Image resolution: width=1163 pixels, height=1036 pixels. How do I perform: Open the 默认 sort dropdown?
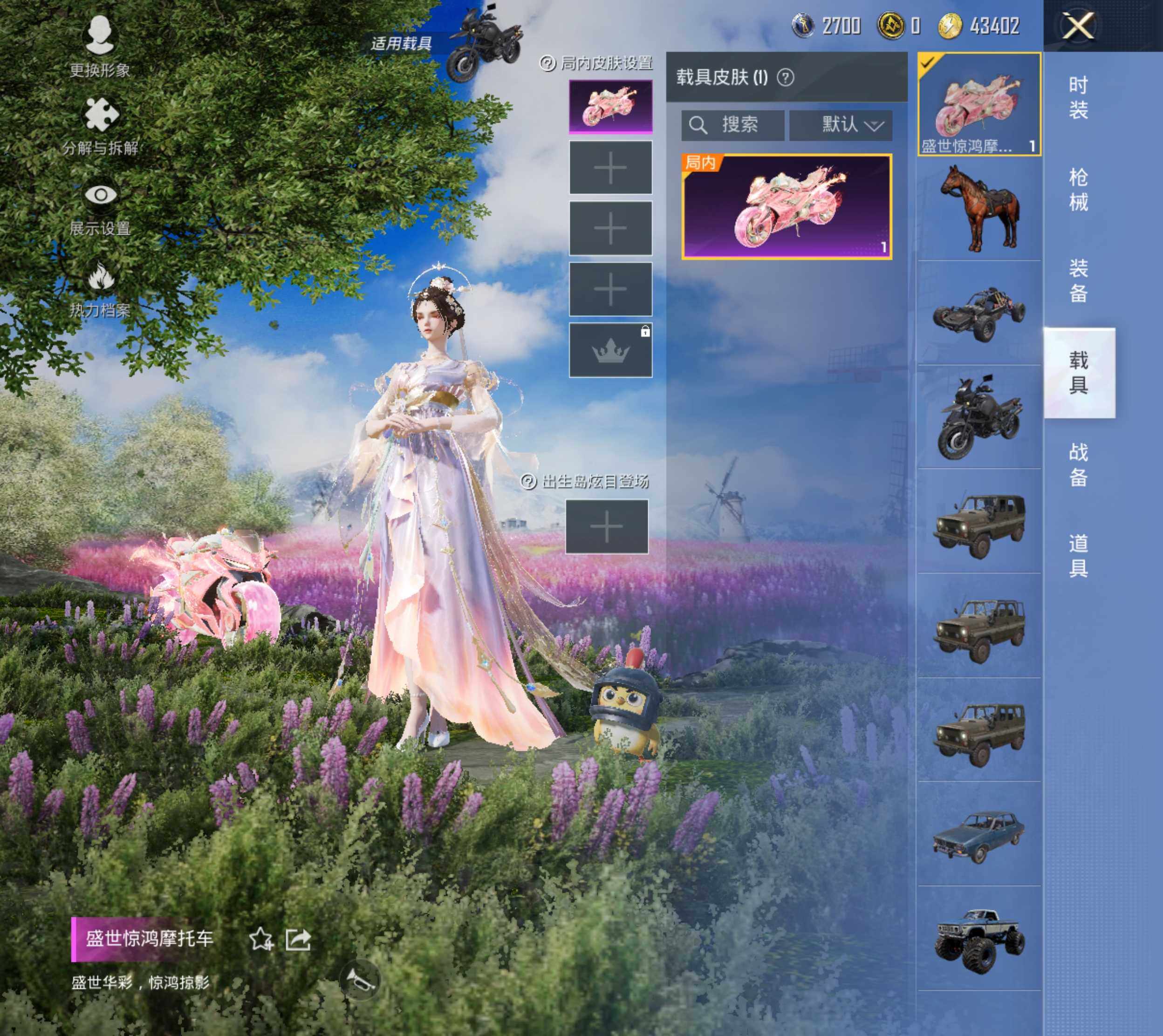point(840,125)
